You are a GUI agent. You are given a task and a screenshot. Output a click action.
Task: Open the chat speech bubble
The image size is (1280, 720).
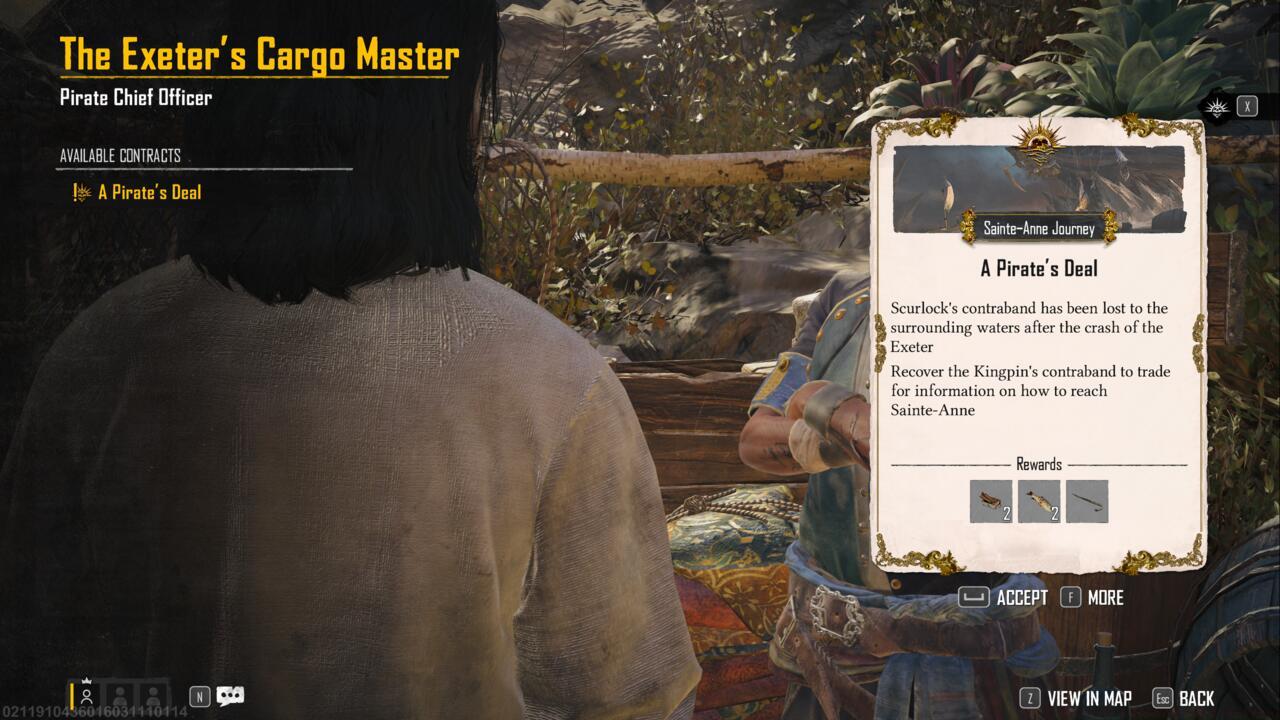231,696
